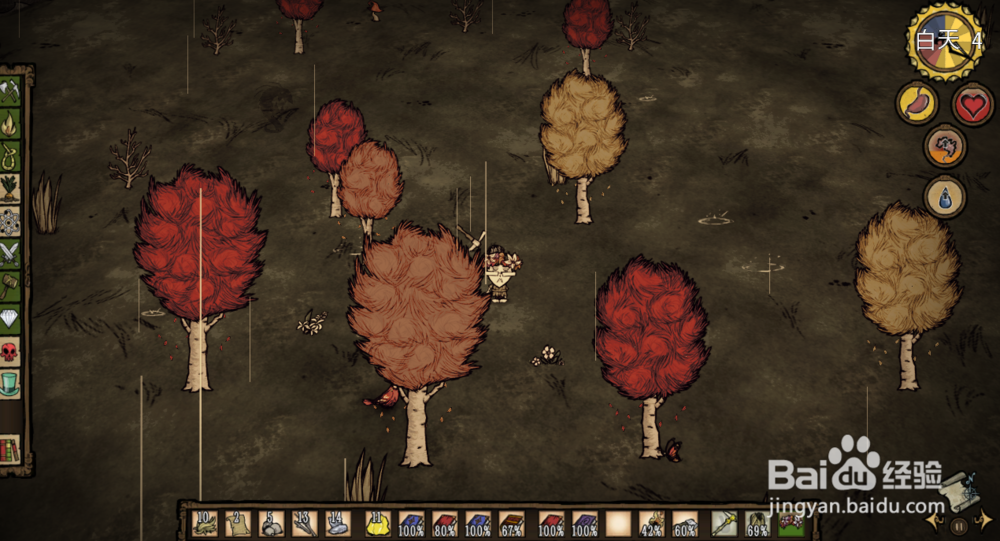
Task: Select the gold nugget stack of 11
Action: coord(378,523)
